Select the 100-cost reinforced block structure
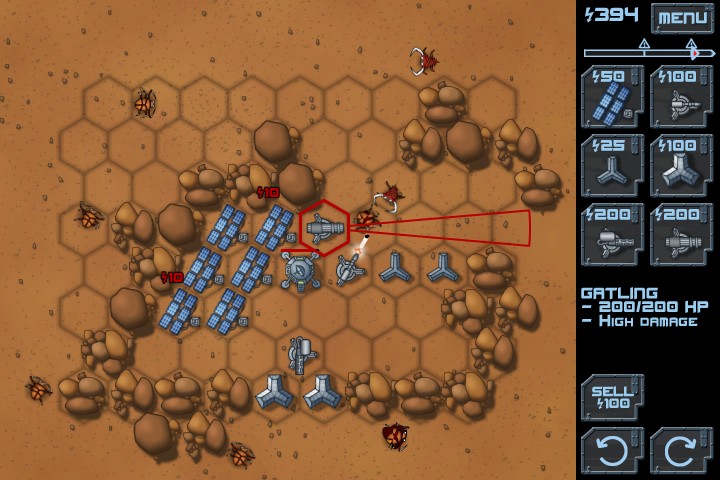Screen dimensions: 720x480 pos(681,166)
